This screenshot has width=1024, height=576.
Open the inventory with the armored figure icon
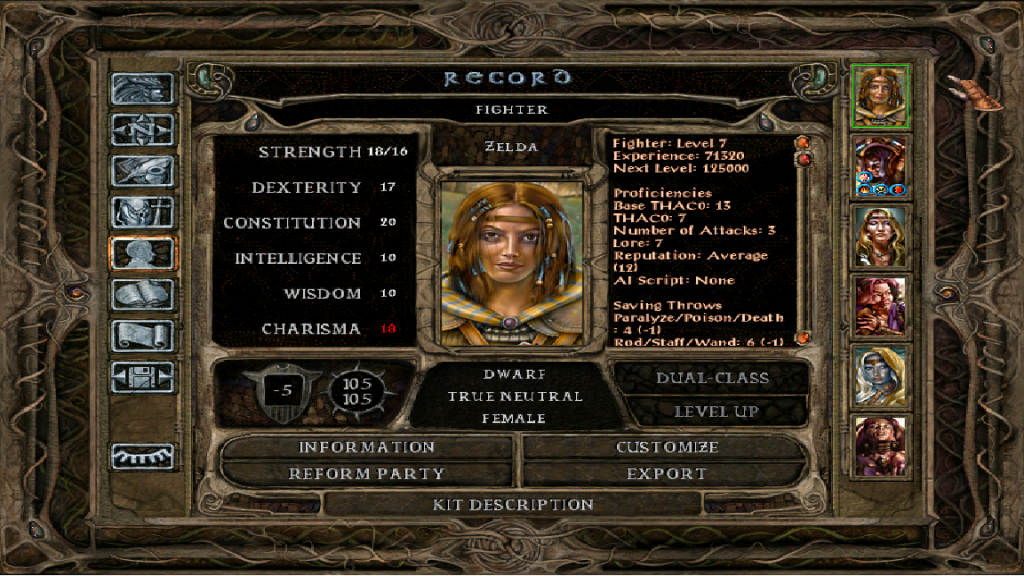tap(142, 212)
